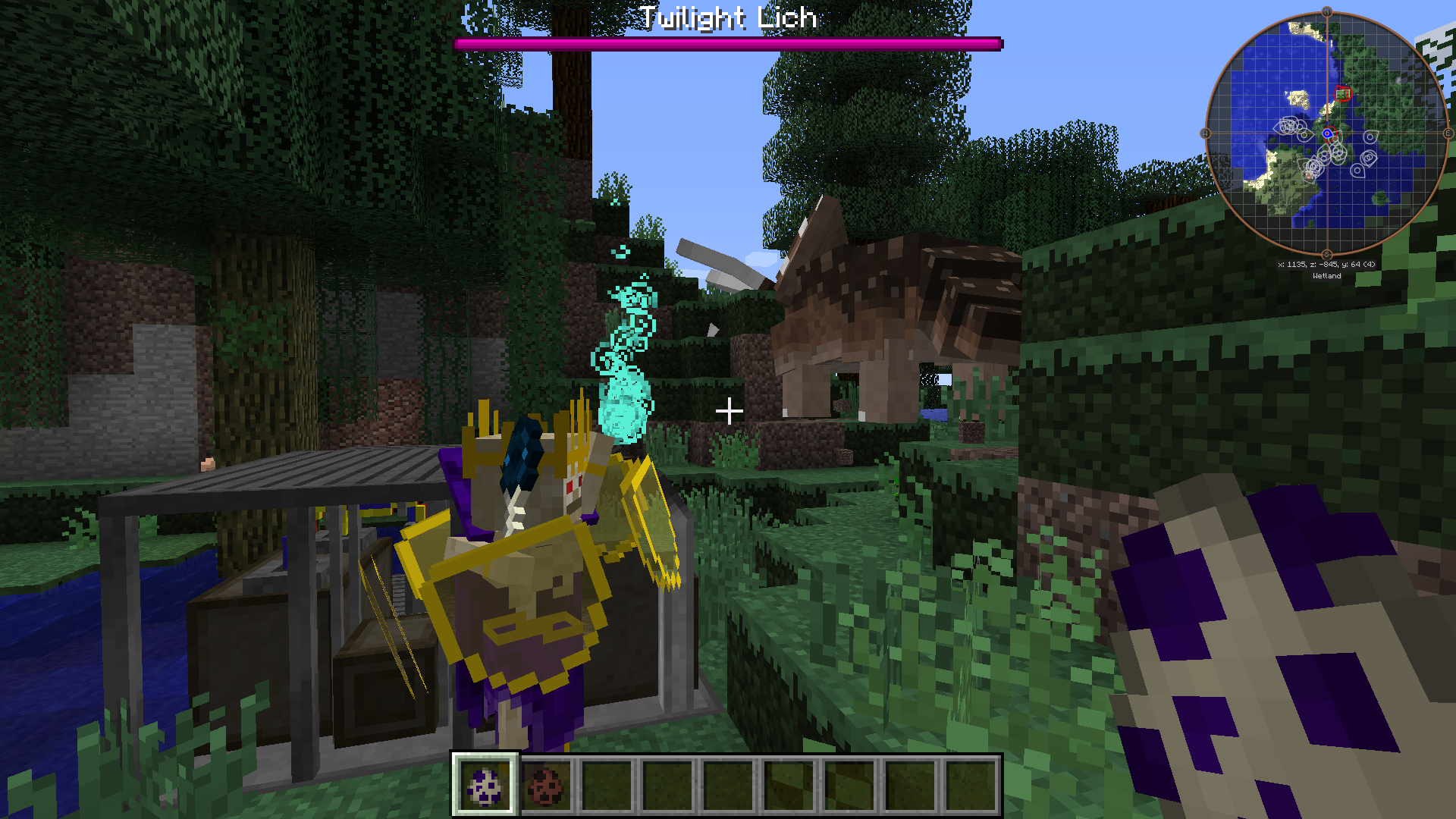
Task: Click the coordinates readout below the minimap
Action: [x=1327, y=265]
